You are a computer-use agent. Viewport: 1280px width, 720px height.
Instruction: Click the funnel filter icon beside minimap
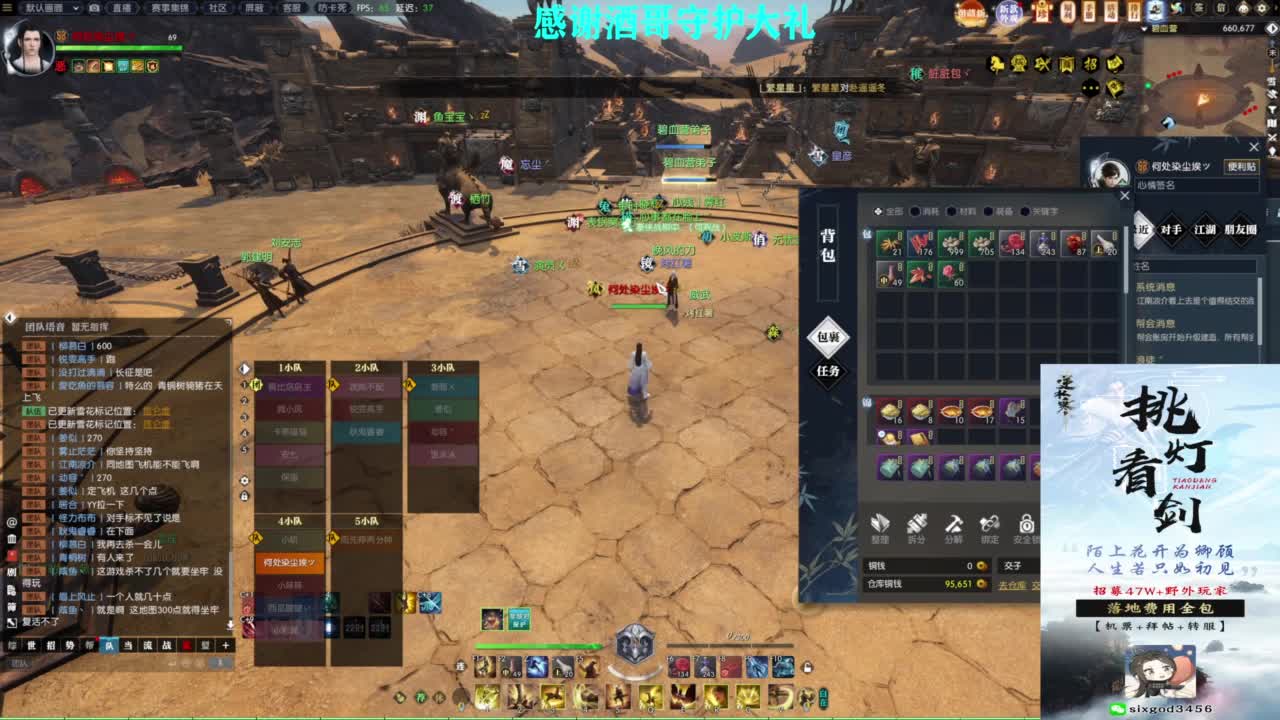coord(1272,109)
